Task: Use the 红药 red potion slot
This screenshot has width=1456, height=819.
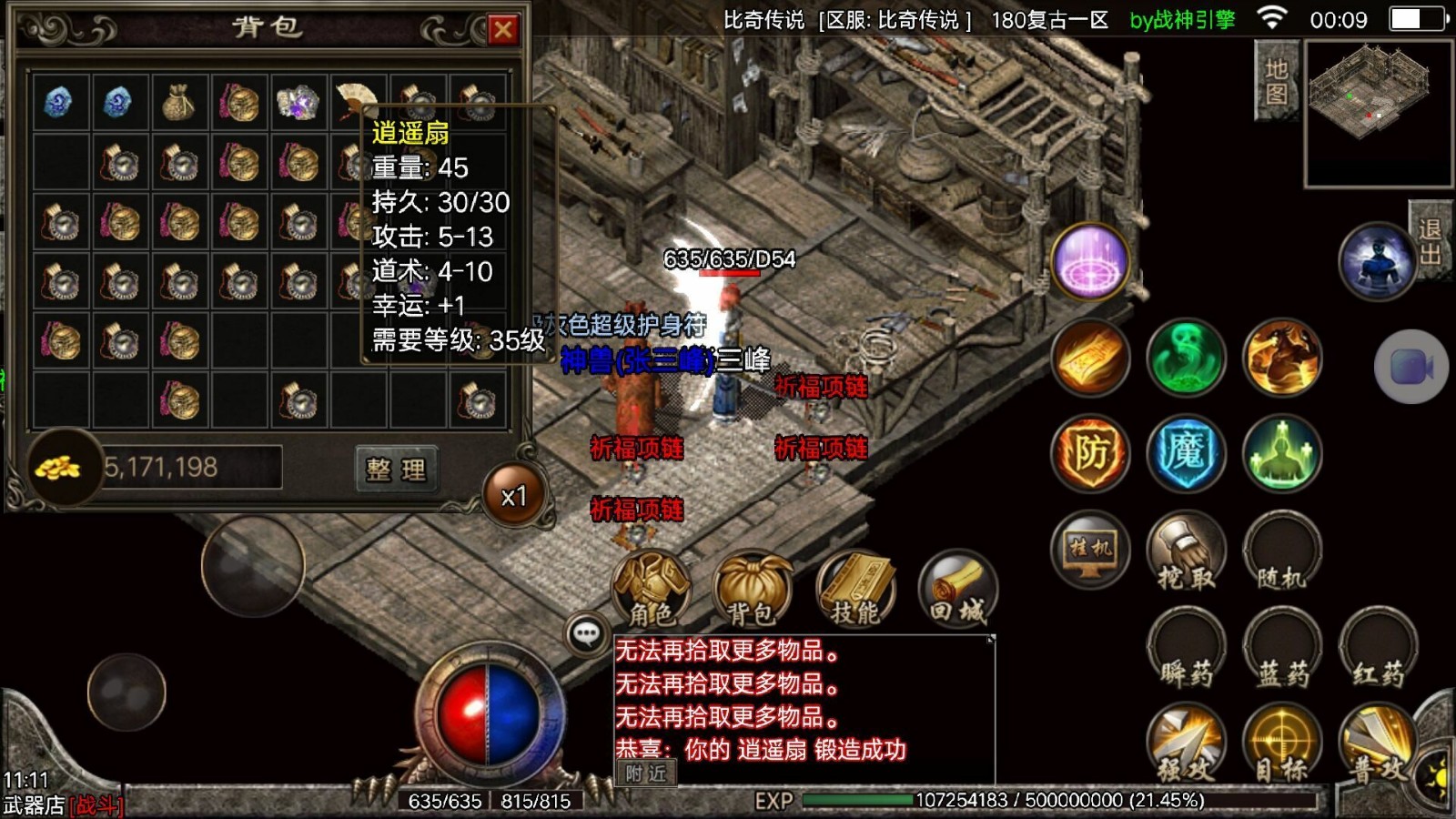Action: click(x=1378, y=649)
